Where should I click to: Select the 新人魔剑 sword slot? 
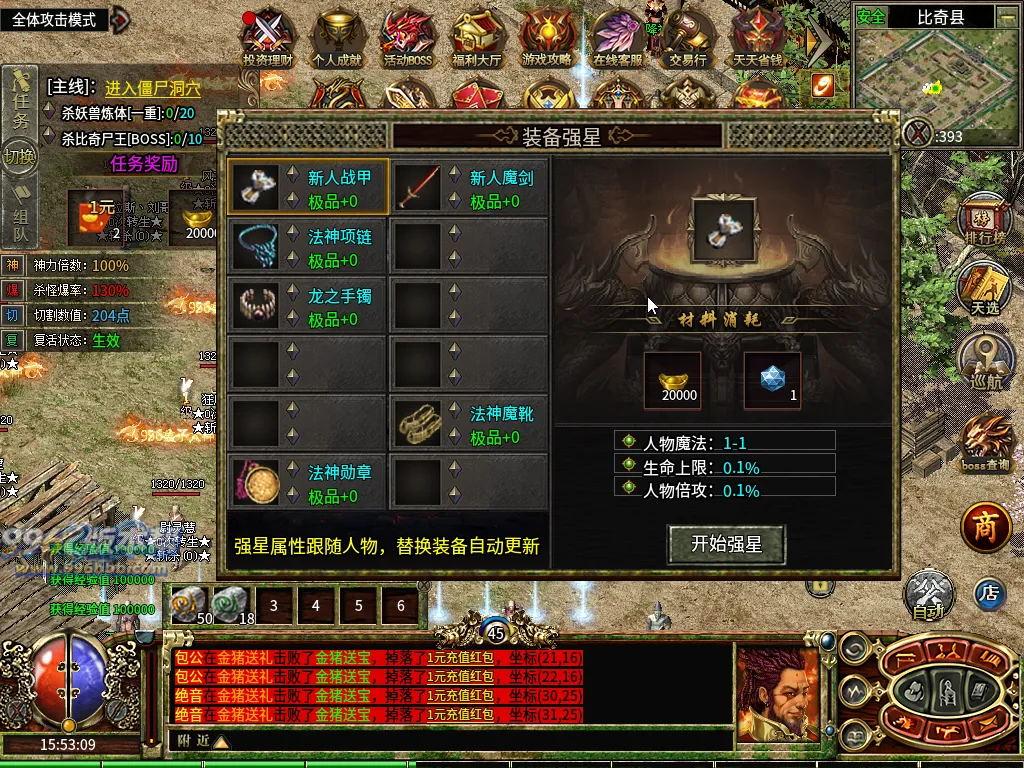(x=469, y=187)
